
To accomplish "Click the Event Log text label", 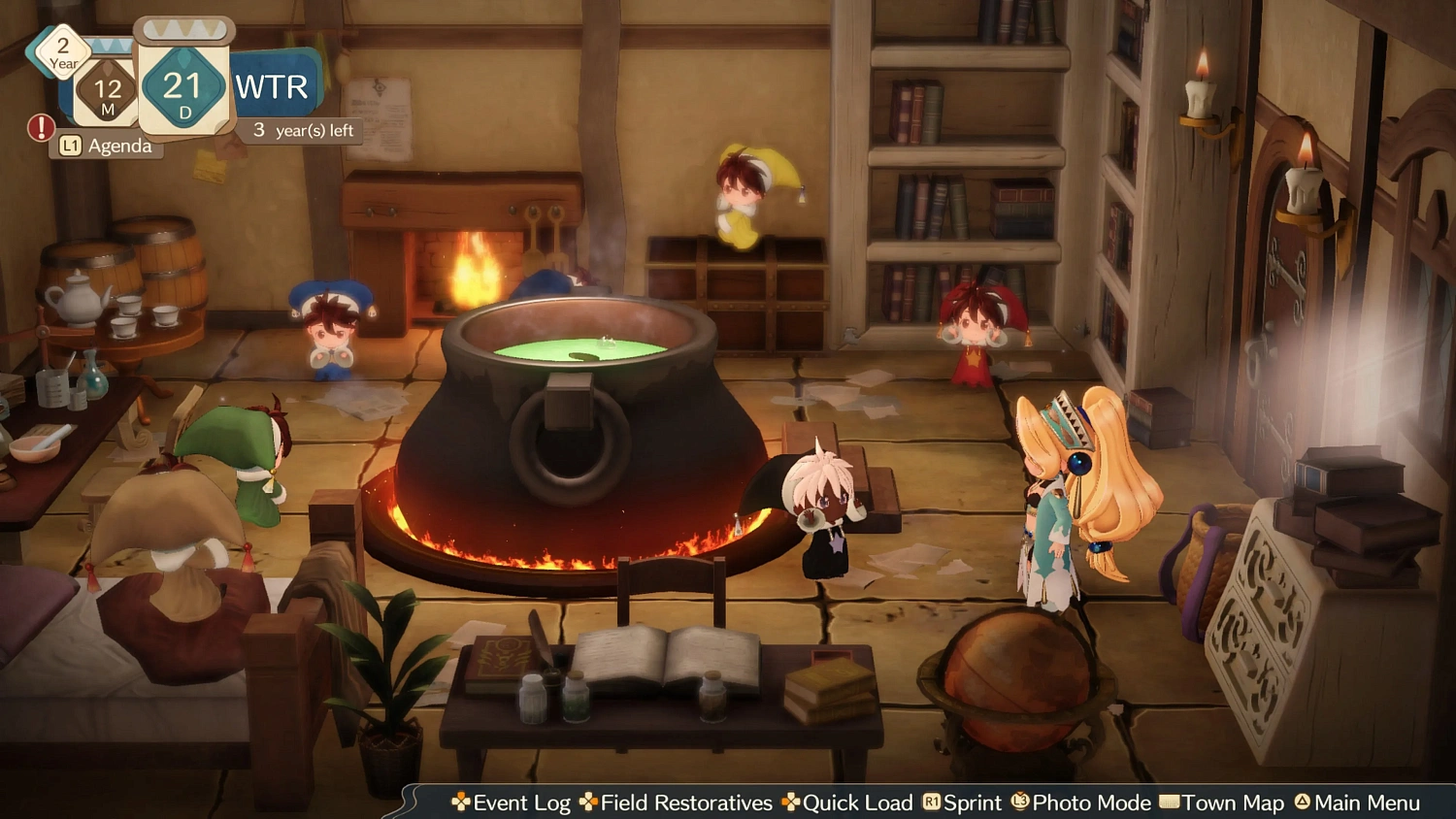I will click(x=521, y=803).
